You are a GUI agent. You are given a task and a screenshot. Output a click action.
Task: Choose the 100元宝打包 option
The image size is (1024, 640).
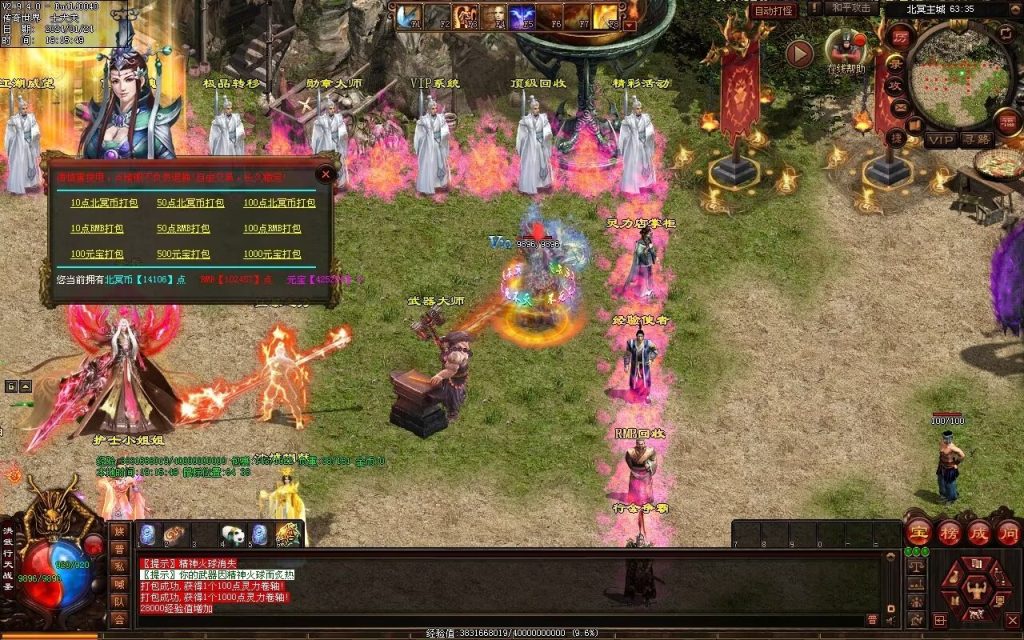(97, 254)
